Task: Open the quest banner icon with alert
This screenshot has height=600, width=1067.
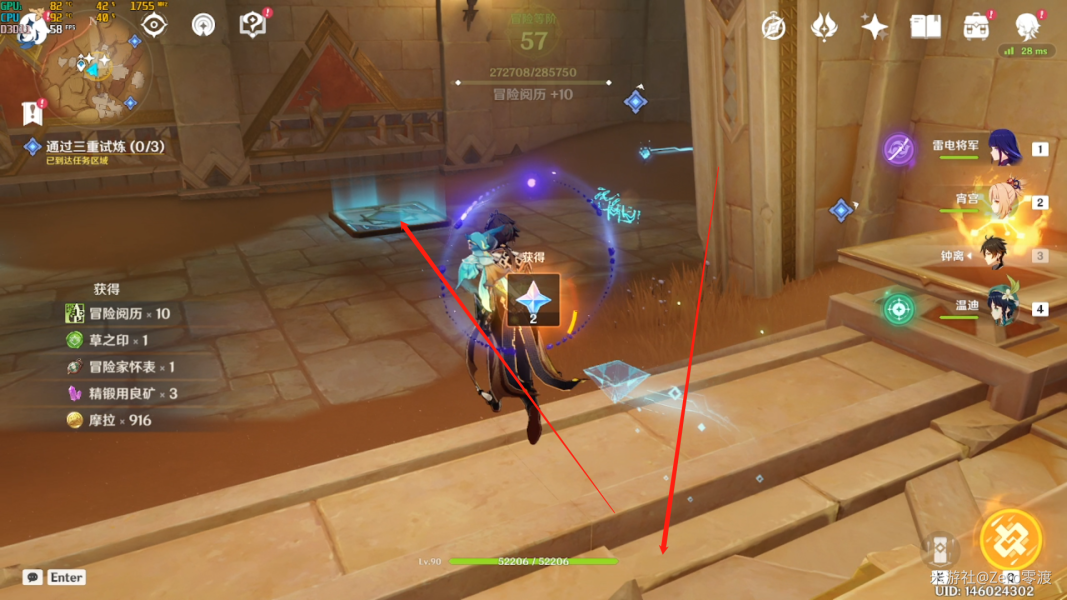Action: (32, 112)
